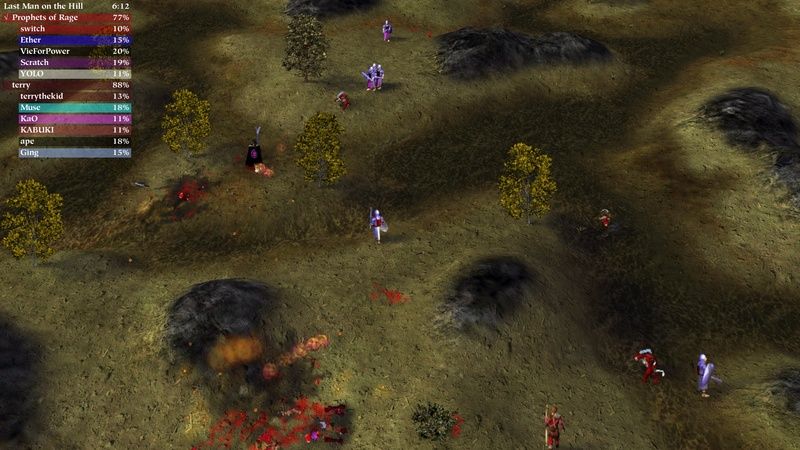
Task: Select the Ging player row
Action: [66, 152]
